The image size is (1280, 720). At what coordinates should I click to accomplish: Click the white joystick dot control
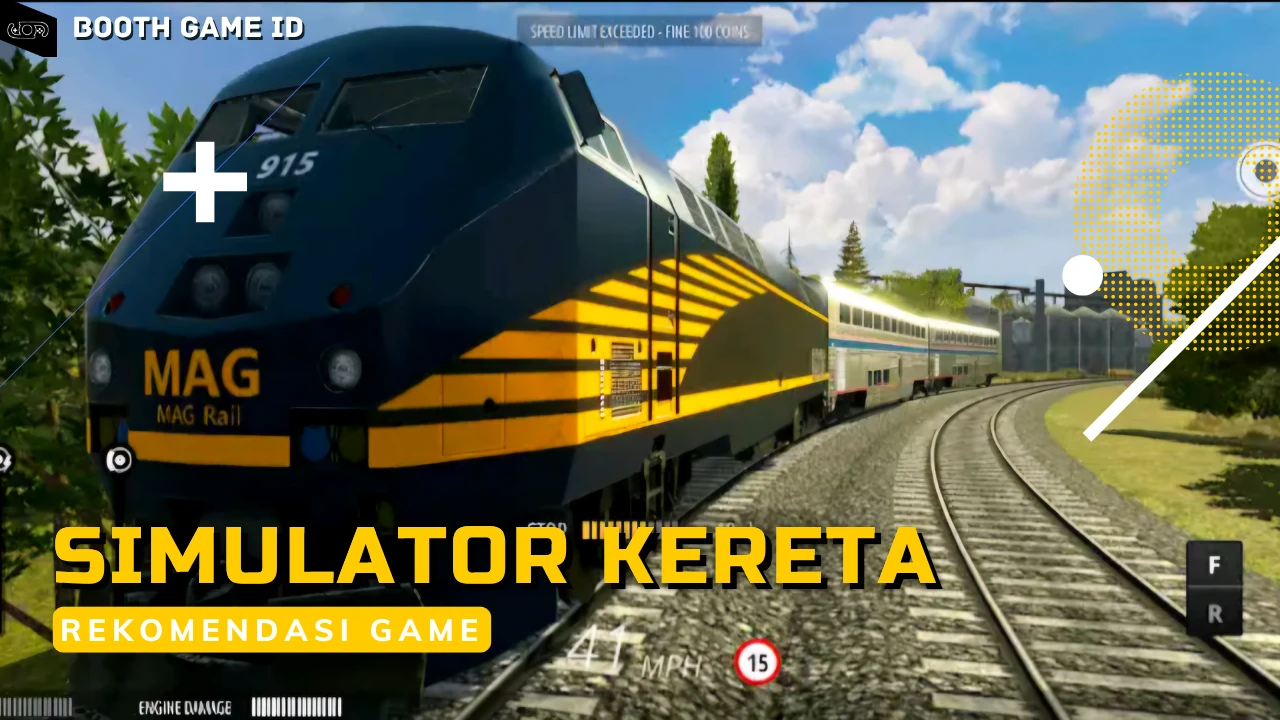click(x=1083, y=276)
